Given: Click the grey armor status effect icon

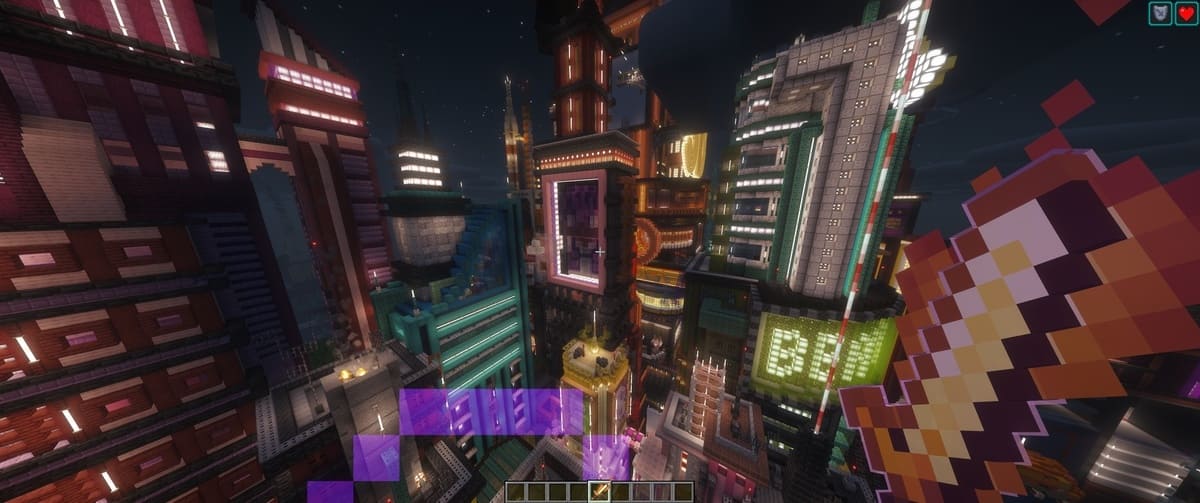Looking at the screenshot, I should click(x=1159, y=13).
